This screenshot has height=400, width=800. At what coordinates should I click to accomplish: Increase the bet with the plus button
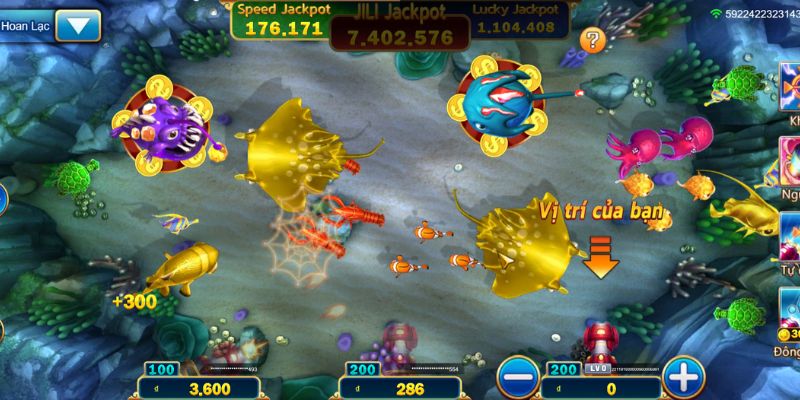point(681,377)
